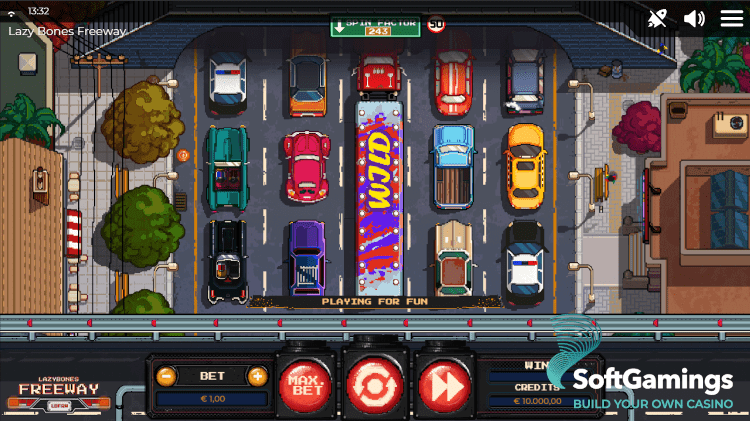Open the hamburger menu

[731, 18]
